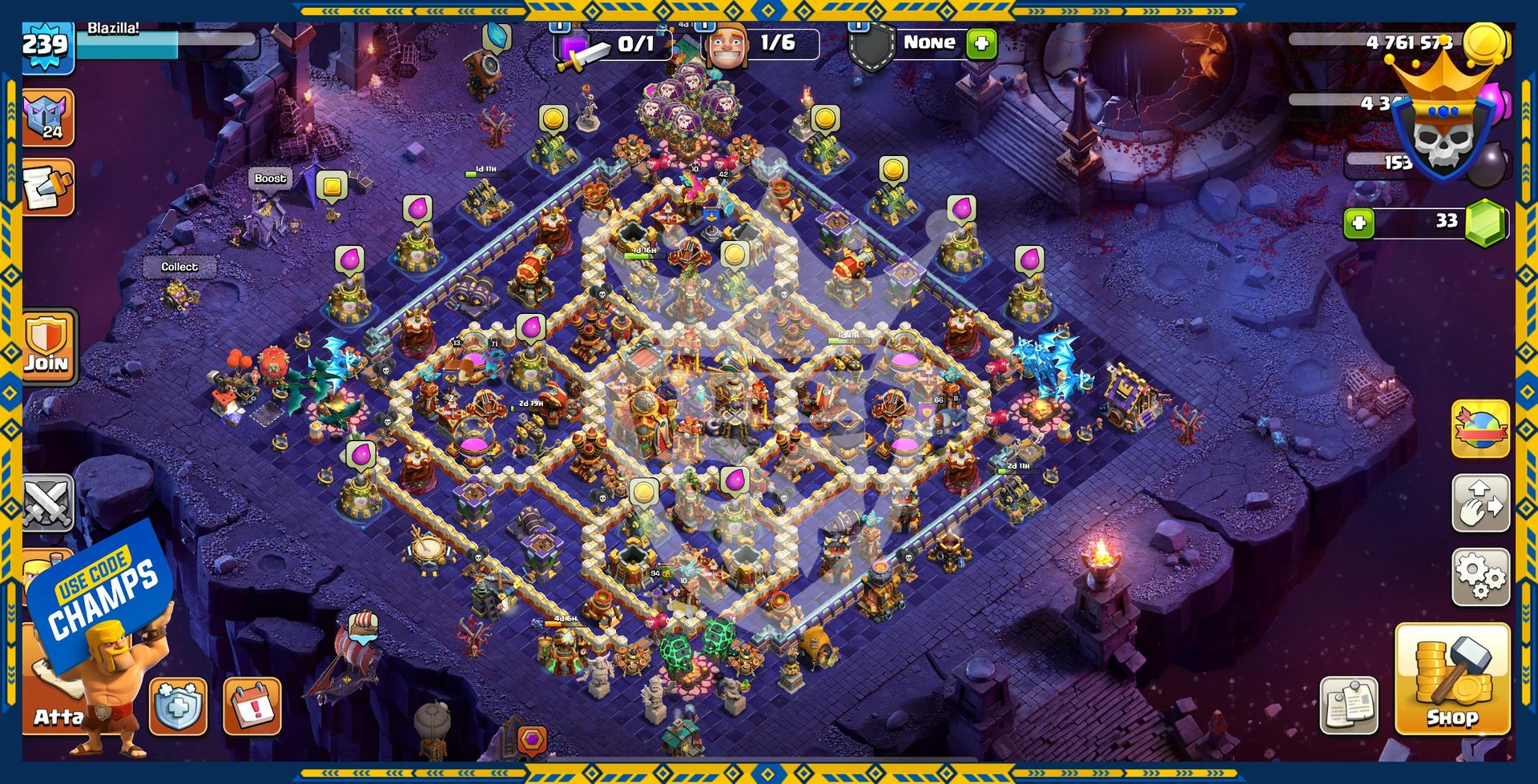Viewport: 1538px width, 784px height.
Task: Click the level 239 experience badge
Action: 46,45
